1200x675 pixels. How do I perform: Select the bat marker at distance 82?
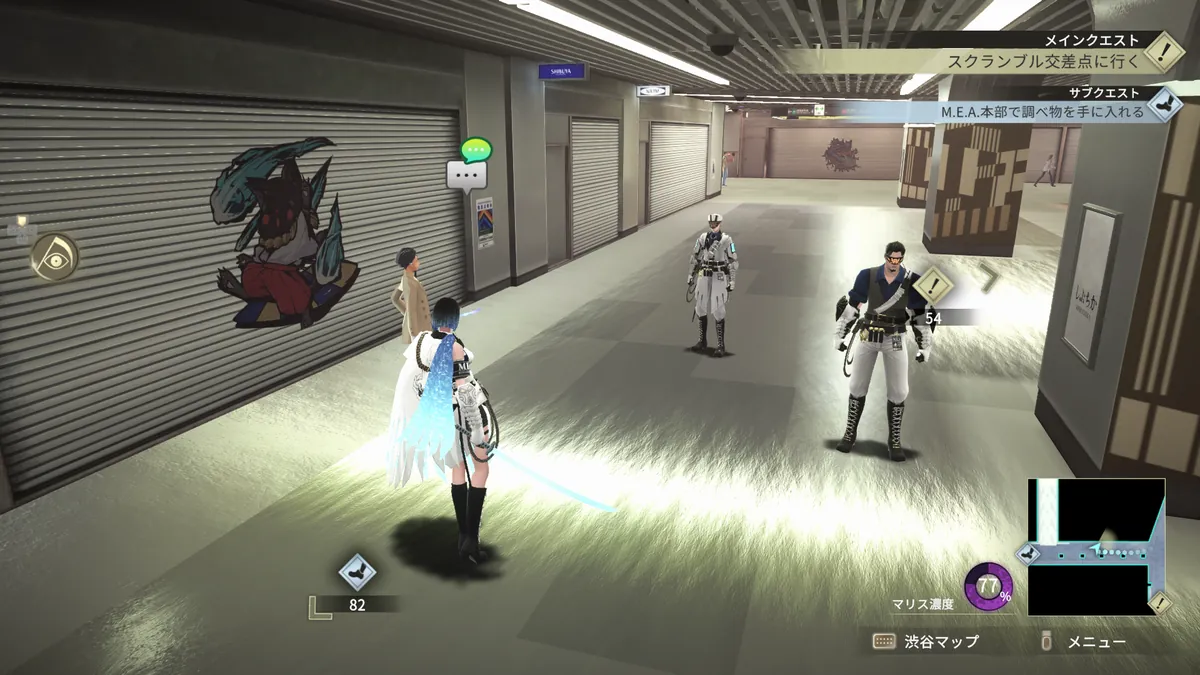(x=357, y=573)
